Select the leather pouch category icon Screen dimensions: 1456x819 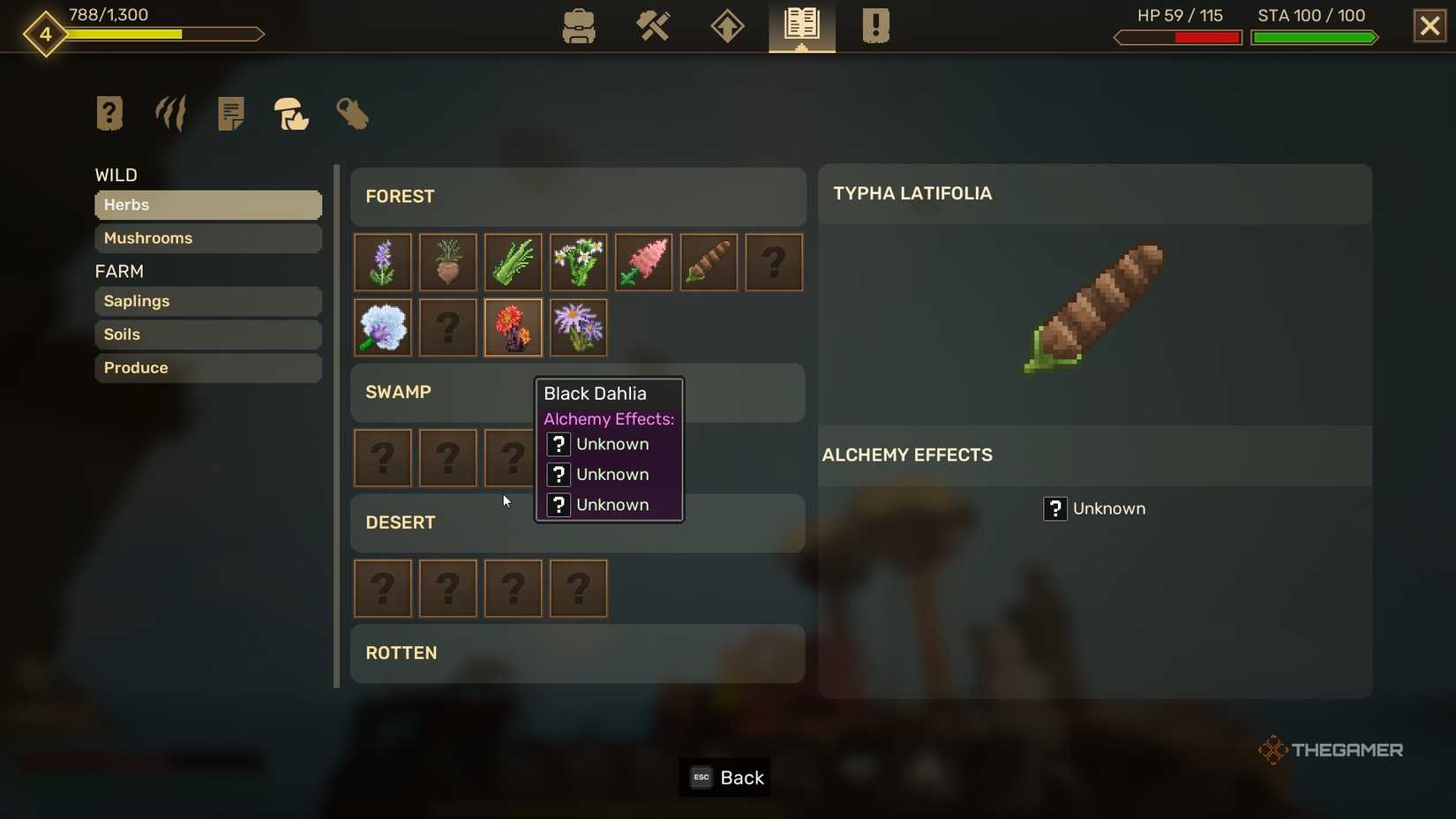click(352, 115)
